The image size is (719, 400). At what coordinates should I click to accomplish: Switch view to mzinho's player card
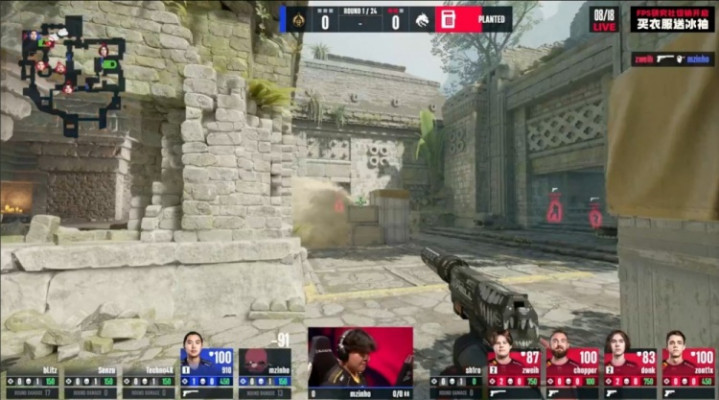[265, 366]
